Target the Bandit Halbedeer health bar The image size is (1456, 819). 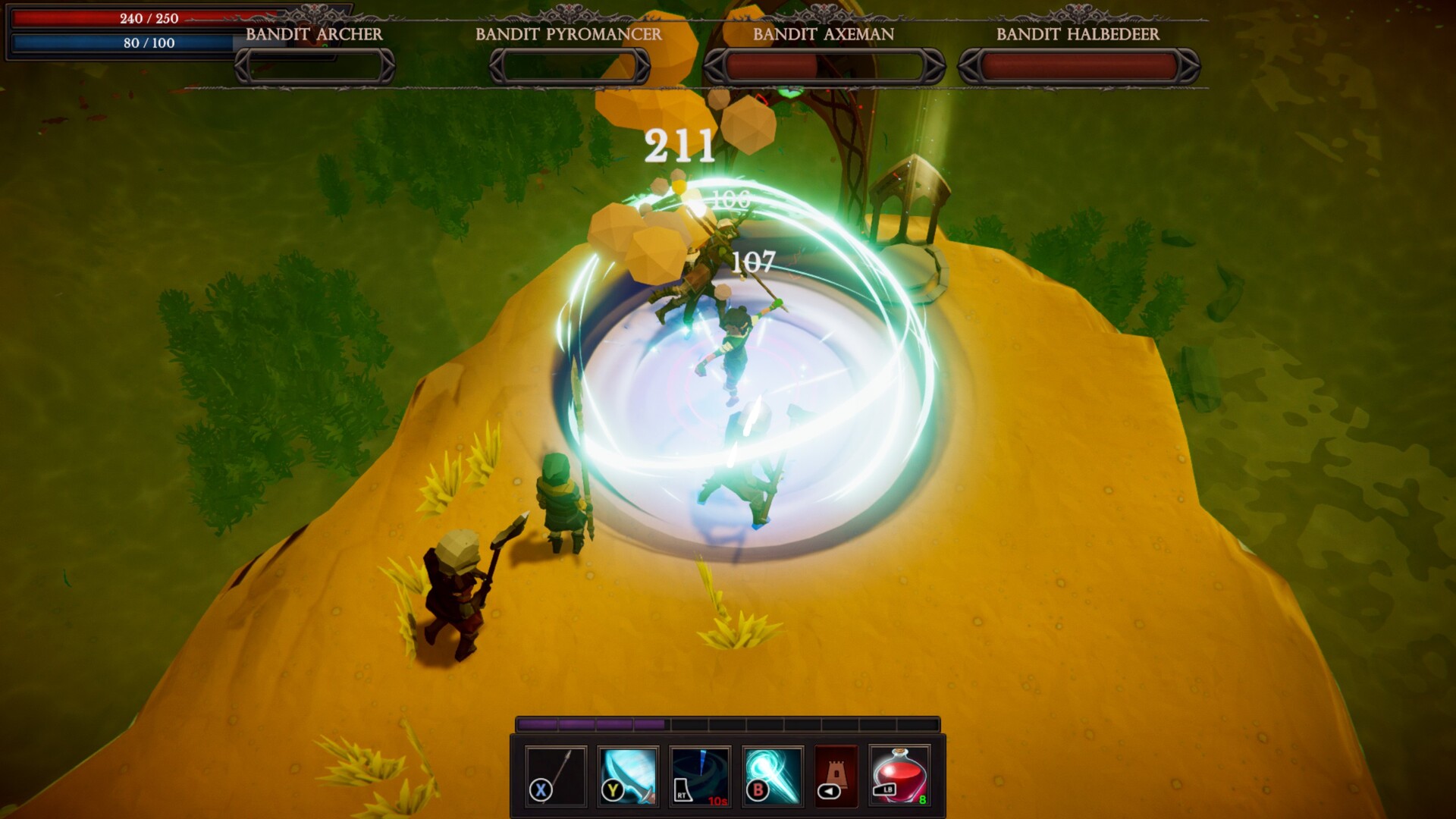point(1077,64)
